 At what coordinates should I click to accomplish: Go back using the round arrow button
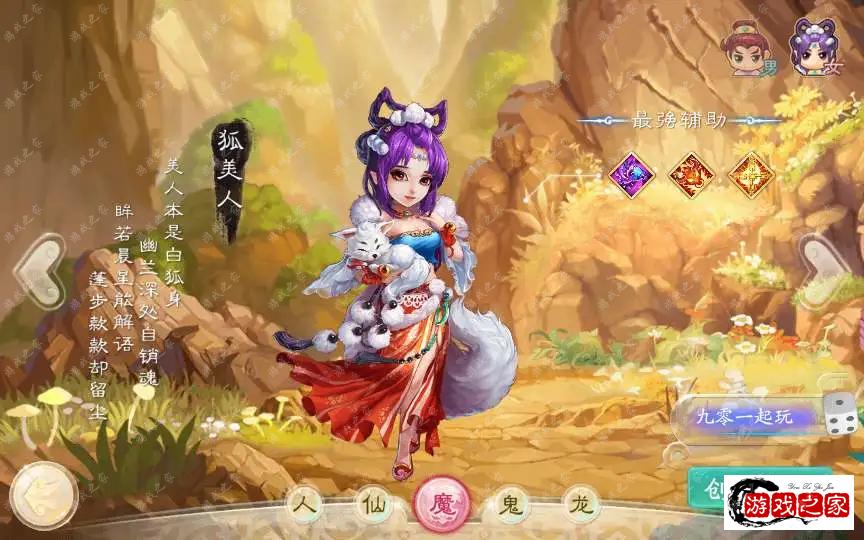pyautogui.click(x=43, y=494)
